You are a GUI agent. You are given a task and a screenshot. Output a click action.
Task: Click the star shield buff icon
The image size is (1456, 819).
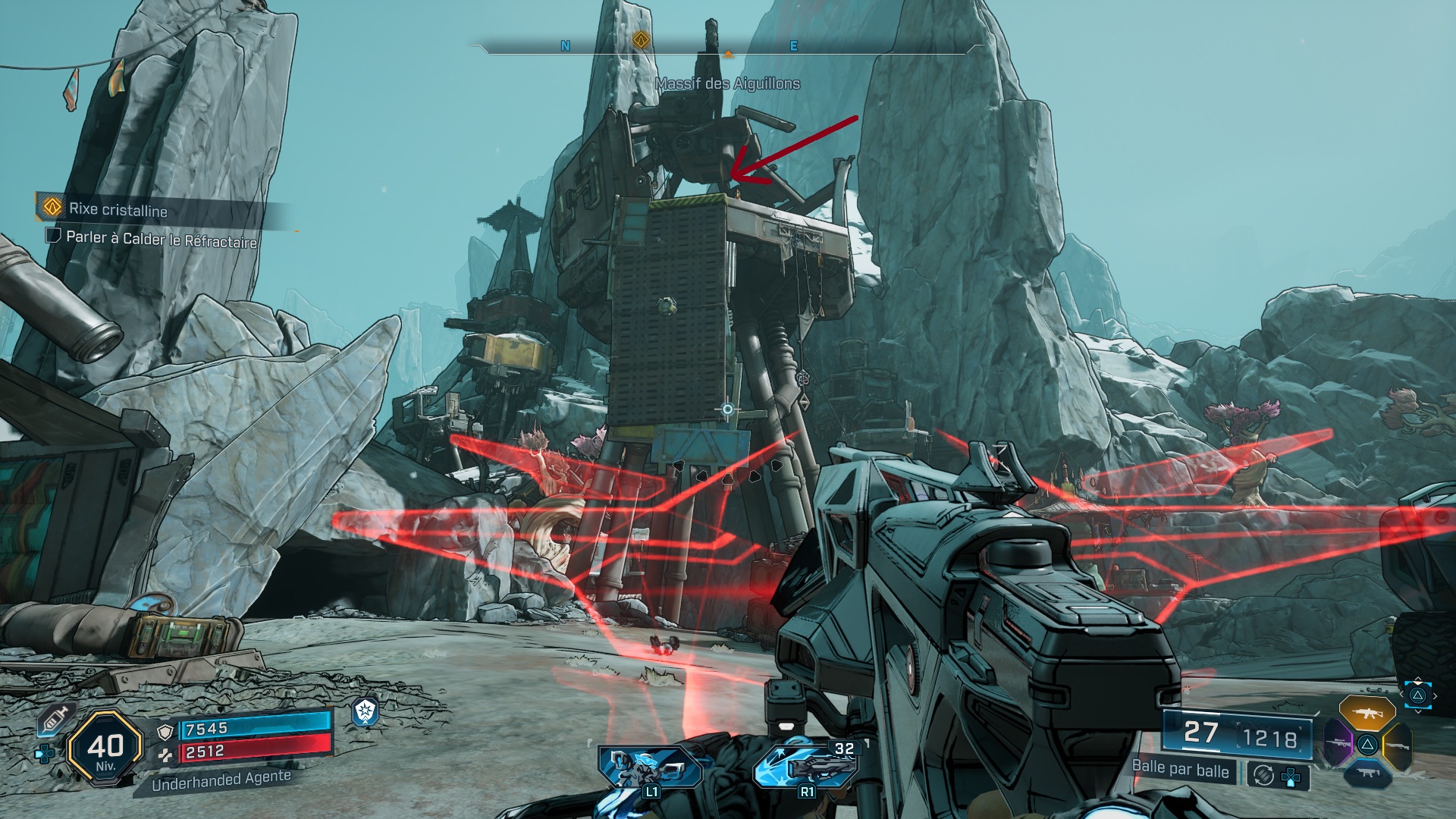(x=366, y=712)
